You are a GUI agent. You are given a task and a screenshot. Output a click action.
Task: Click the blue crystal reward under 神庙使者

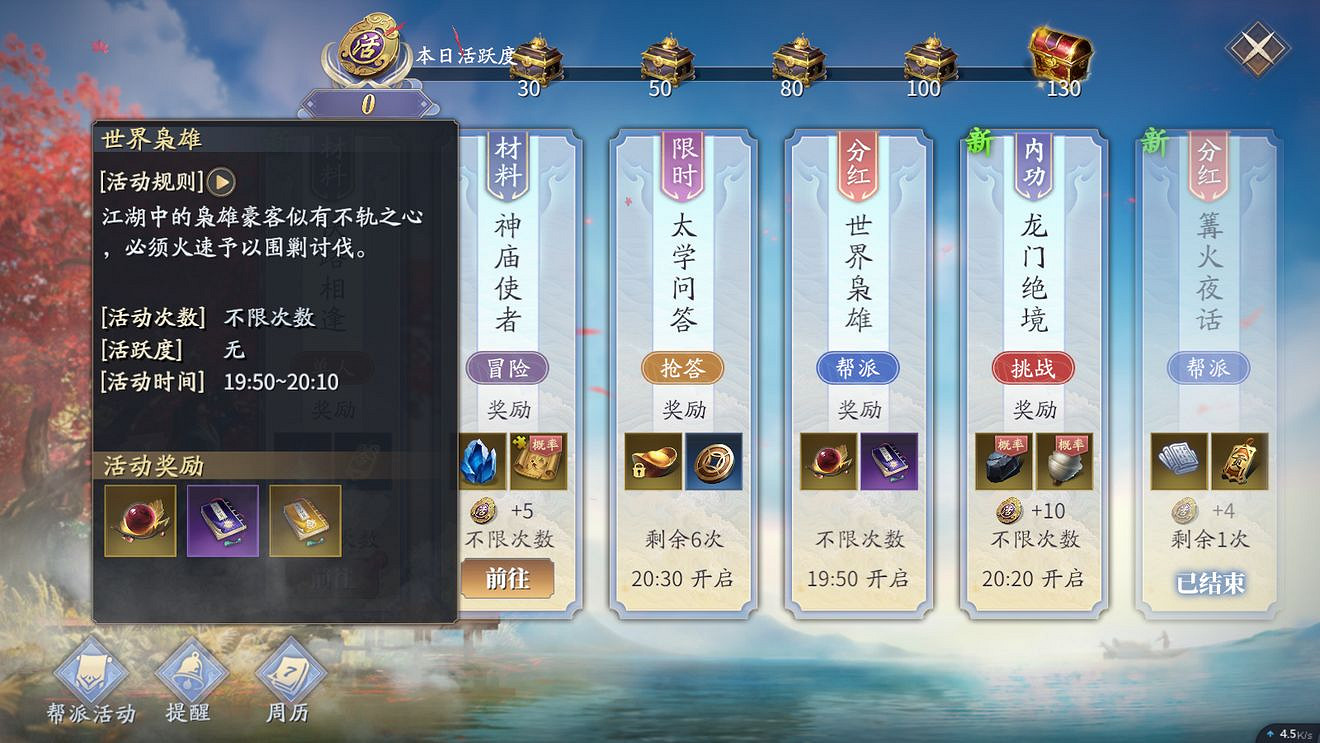[481, 461]
